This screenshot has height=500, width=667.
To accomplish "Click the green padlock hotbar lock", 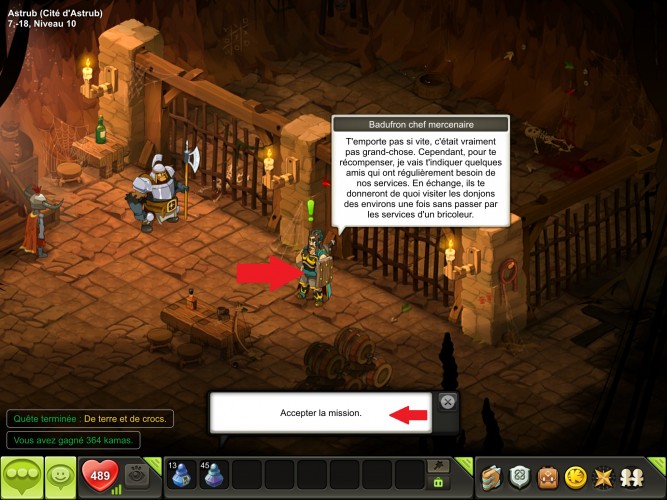I will pos(437,483).
